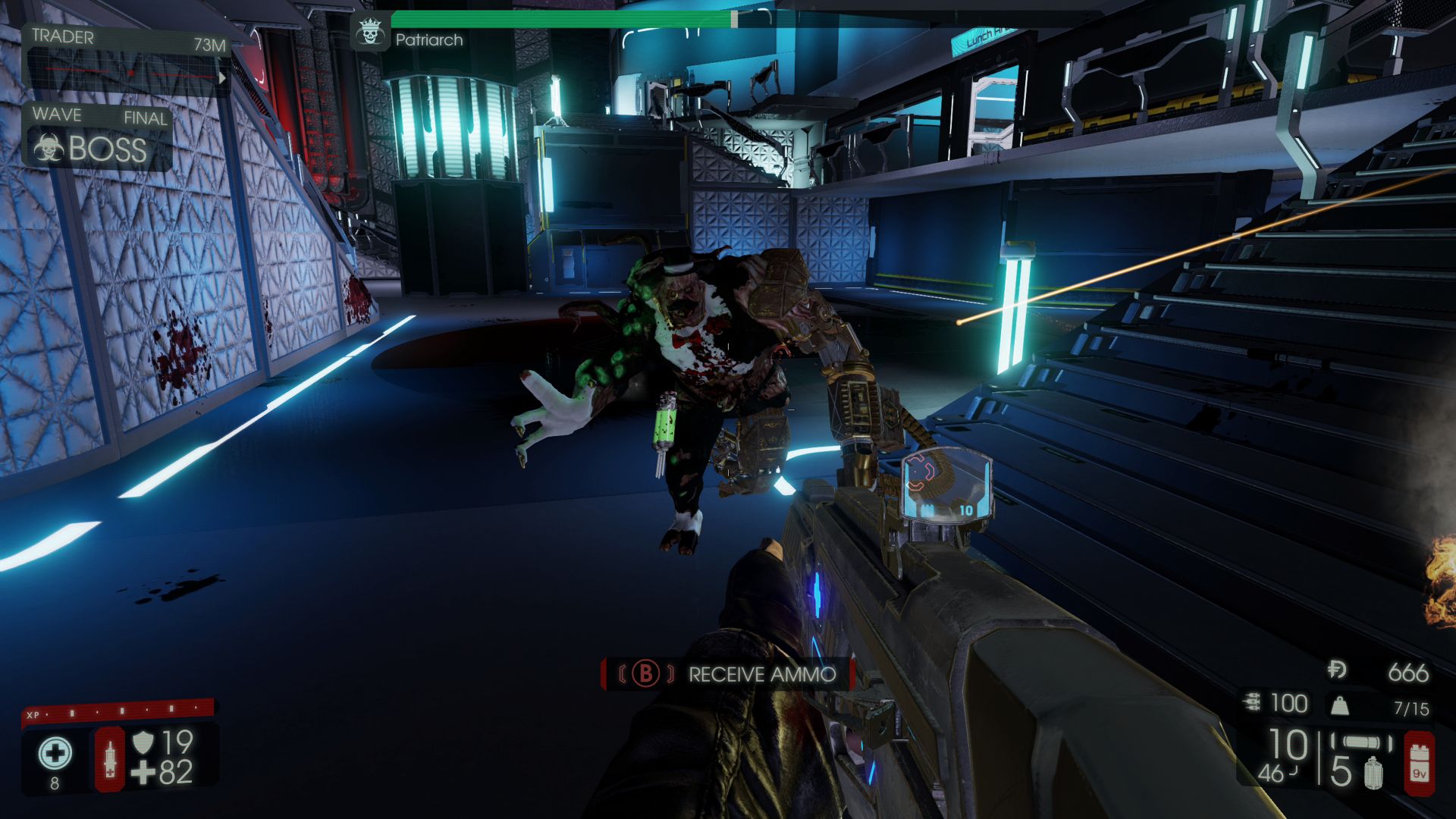Screen dimensions: 1456x819
Task: Select the healing syringe icon
Action: click(109, 758)
